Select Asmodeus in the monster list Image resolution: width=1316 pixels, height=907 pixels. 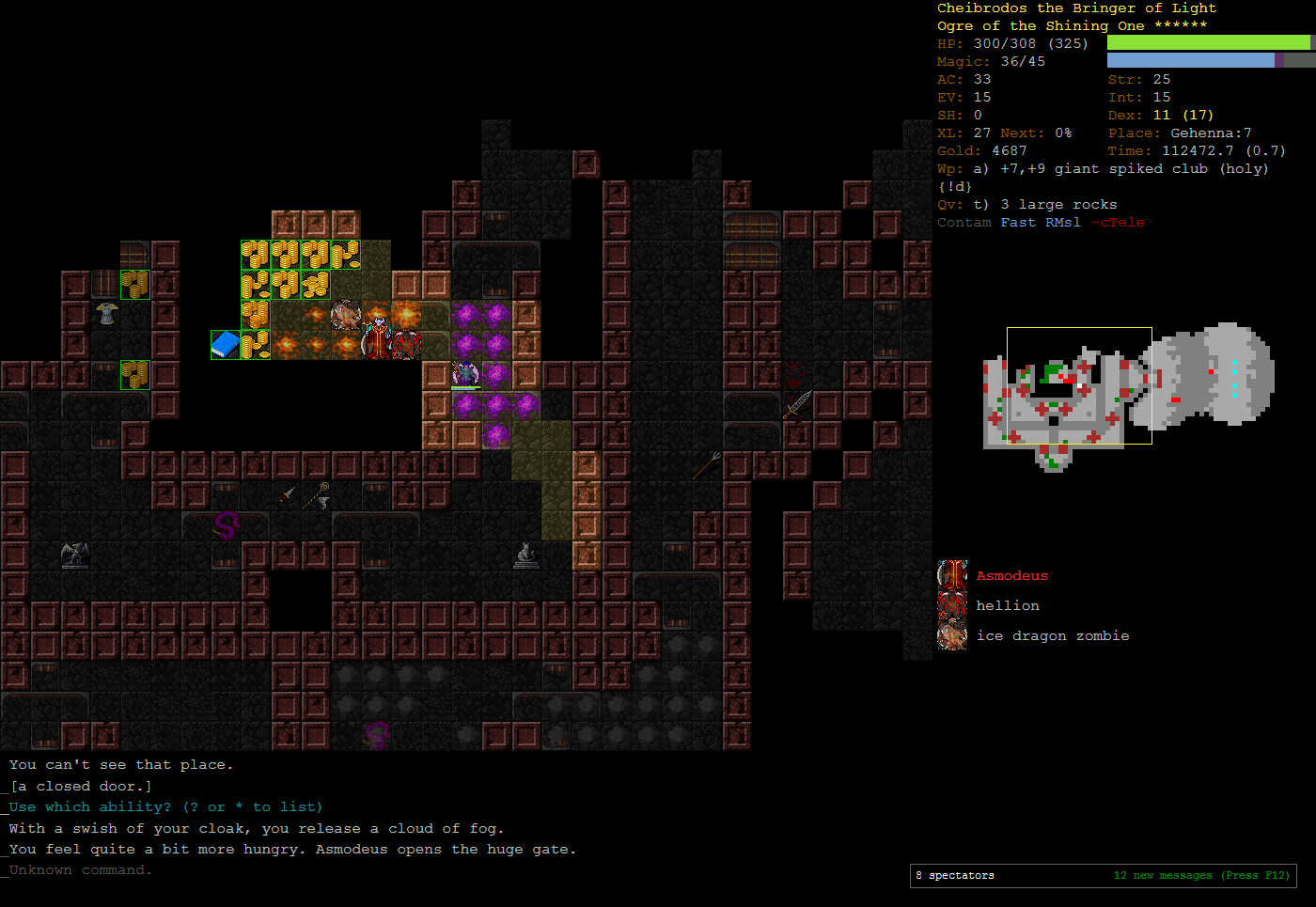[x=1010, y=576]
